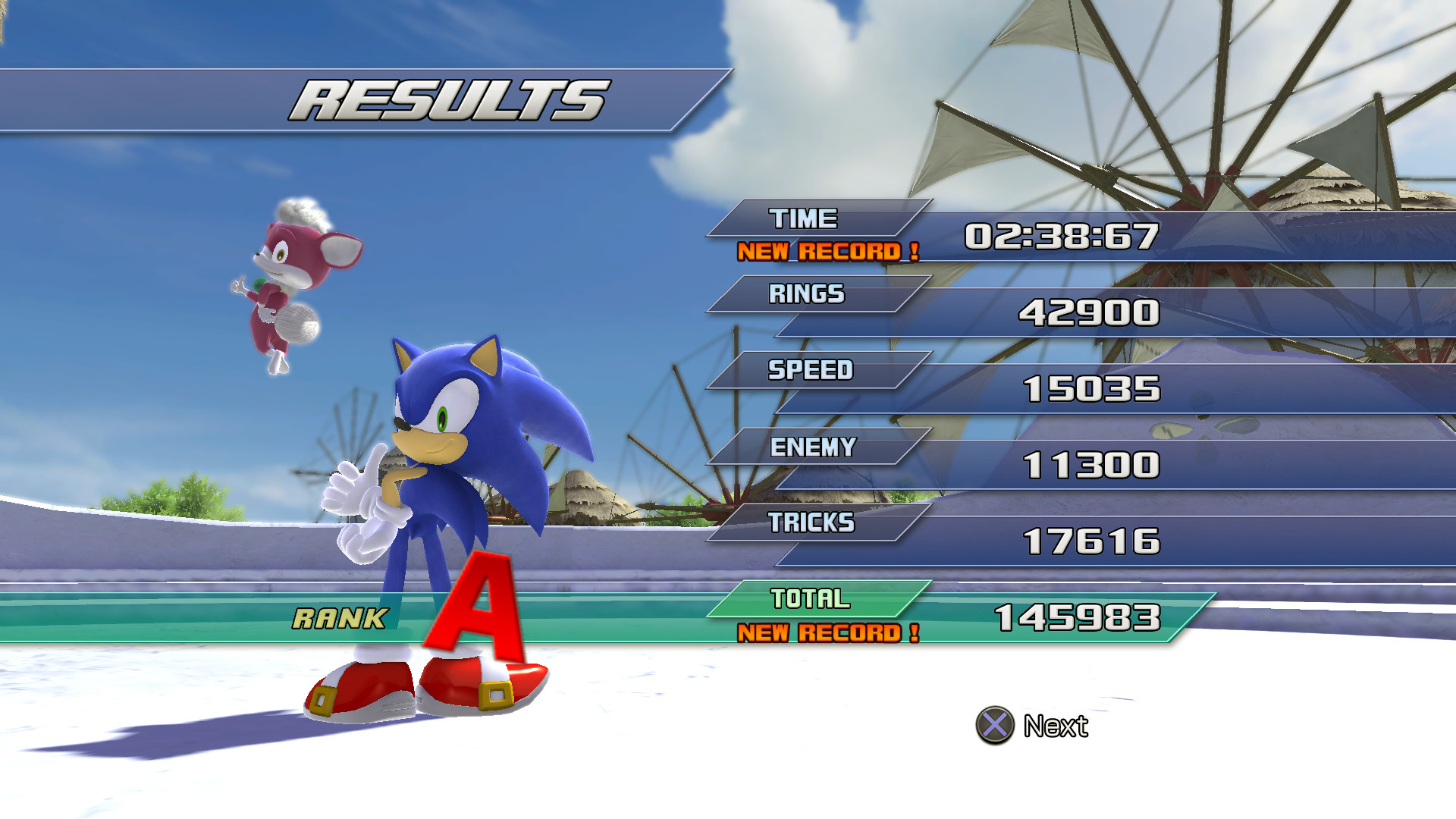Click the NEW RECORD badge under TOTAL

click(827, 632)
